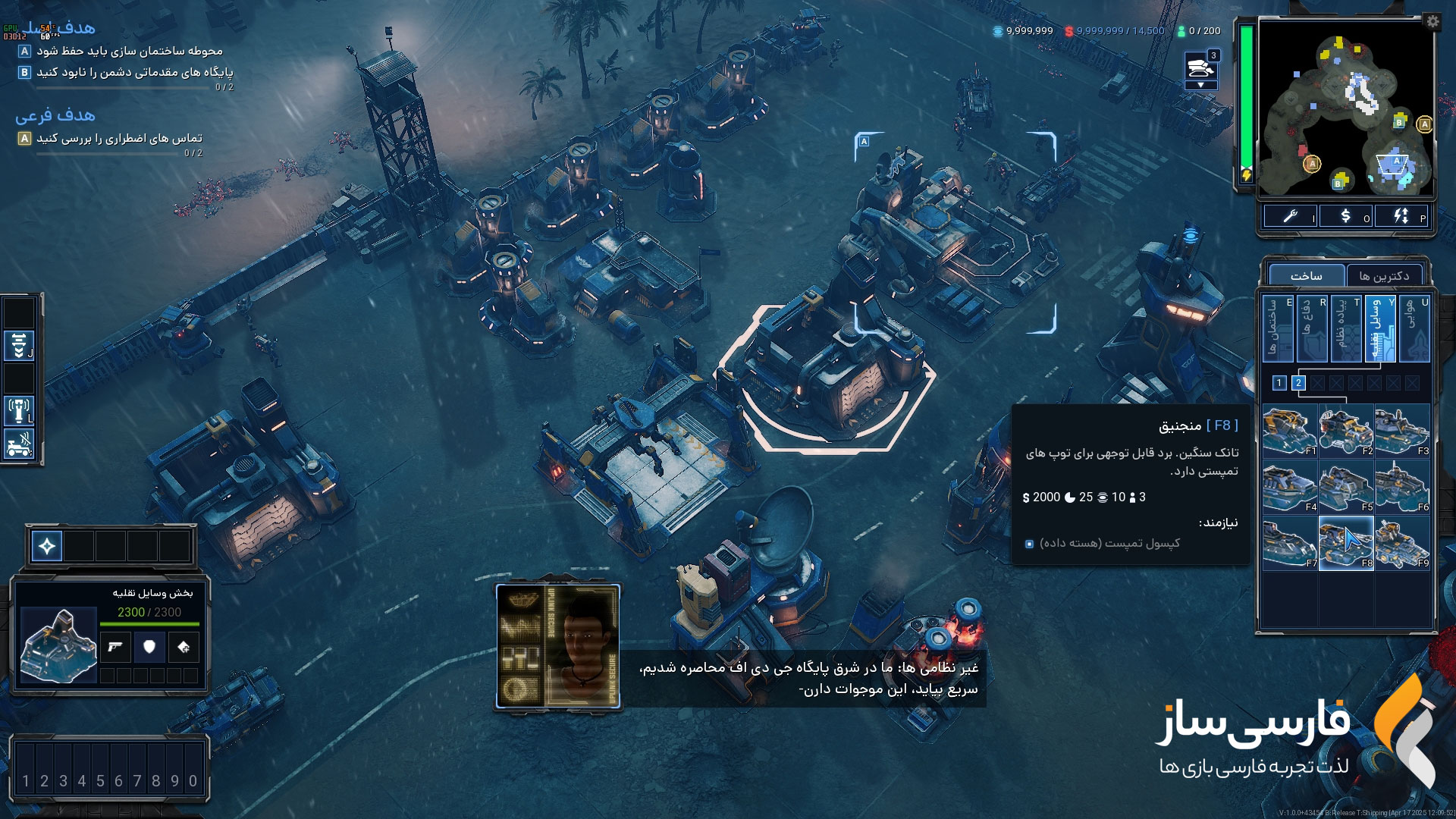Viewport: 1456px width, 819px height.
Task: Activate the dollar sign sell button
Action: 1346,216
